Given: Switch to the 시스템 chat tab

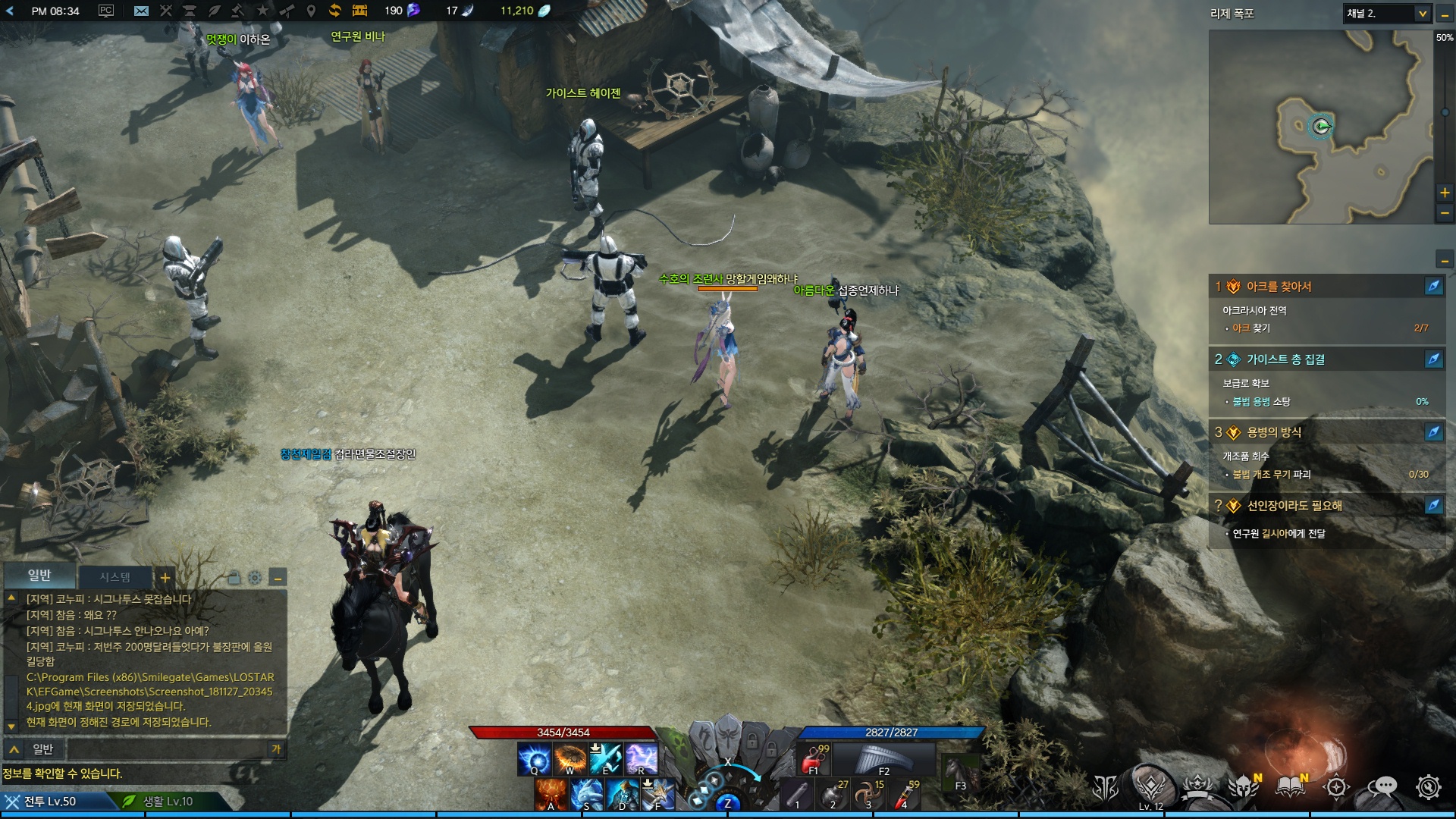Looking at the screenshot, I should [115, 577].
